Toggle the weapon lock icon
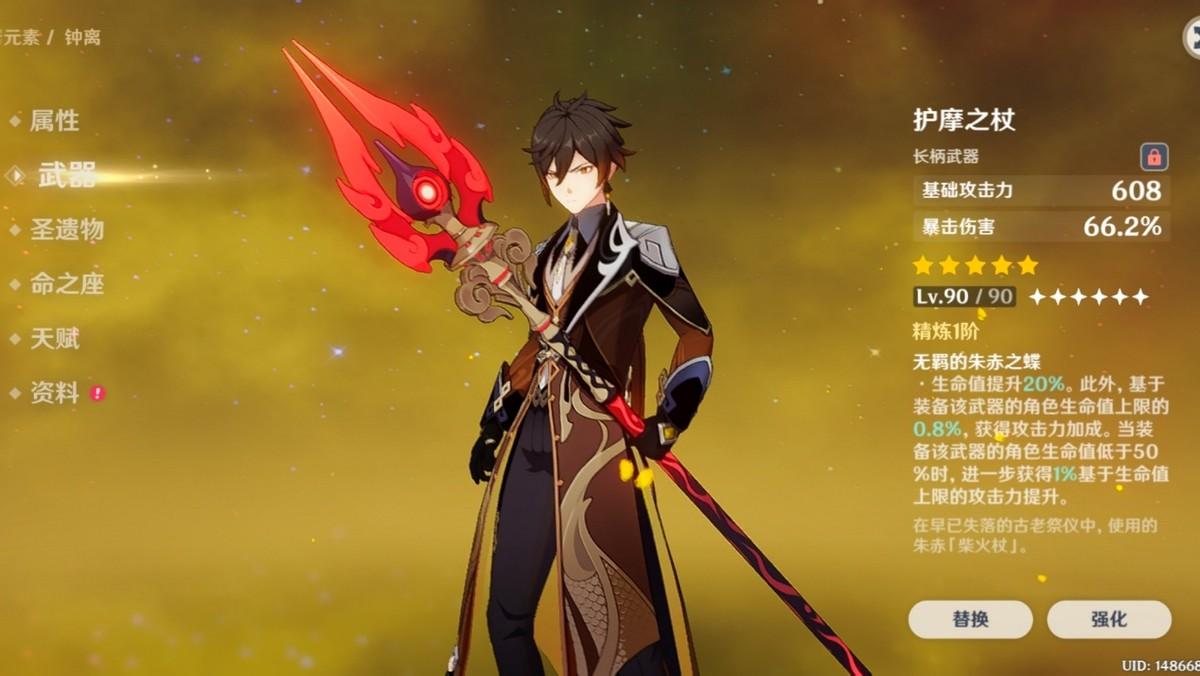The height and width of the screenshot is (676, 1200). [1154, 157]
